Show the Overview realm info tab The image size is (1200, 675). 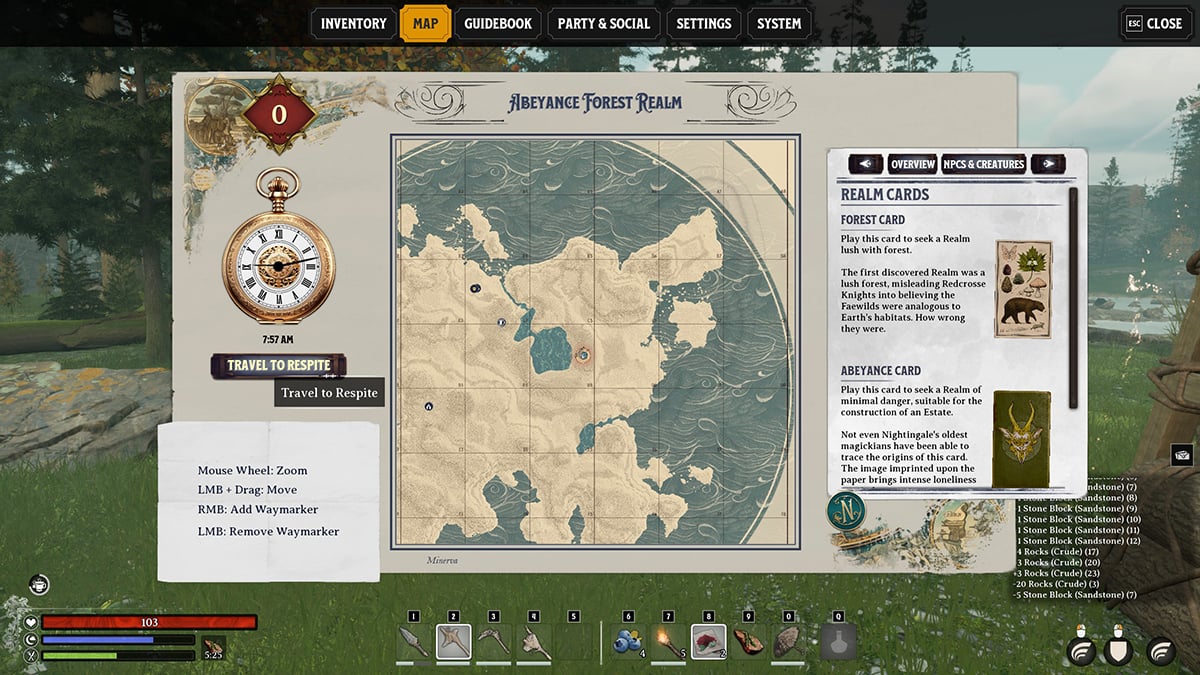pyautogui.click(x=912, y=164)
